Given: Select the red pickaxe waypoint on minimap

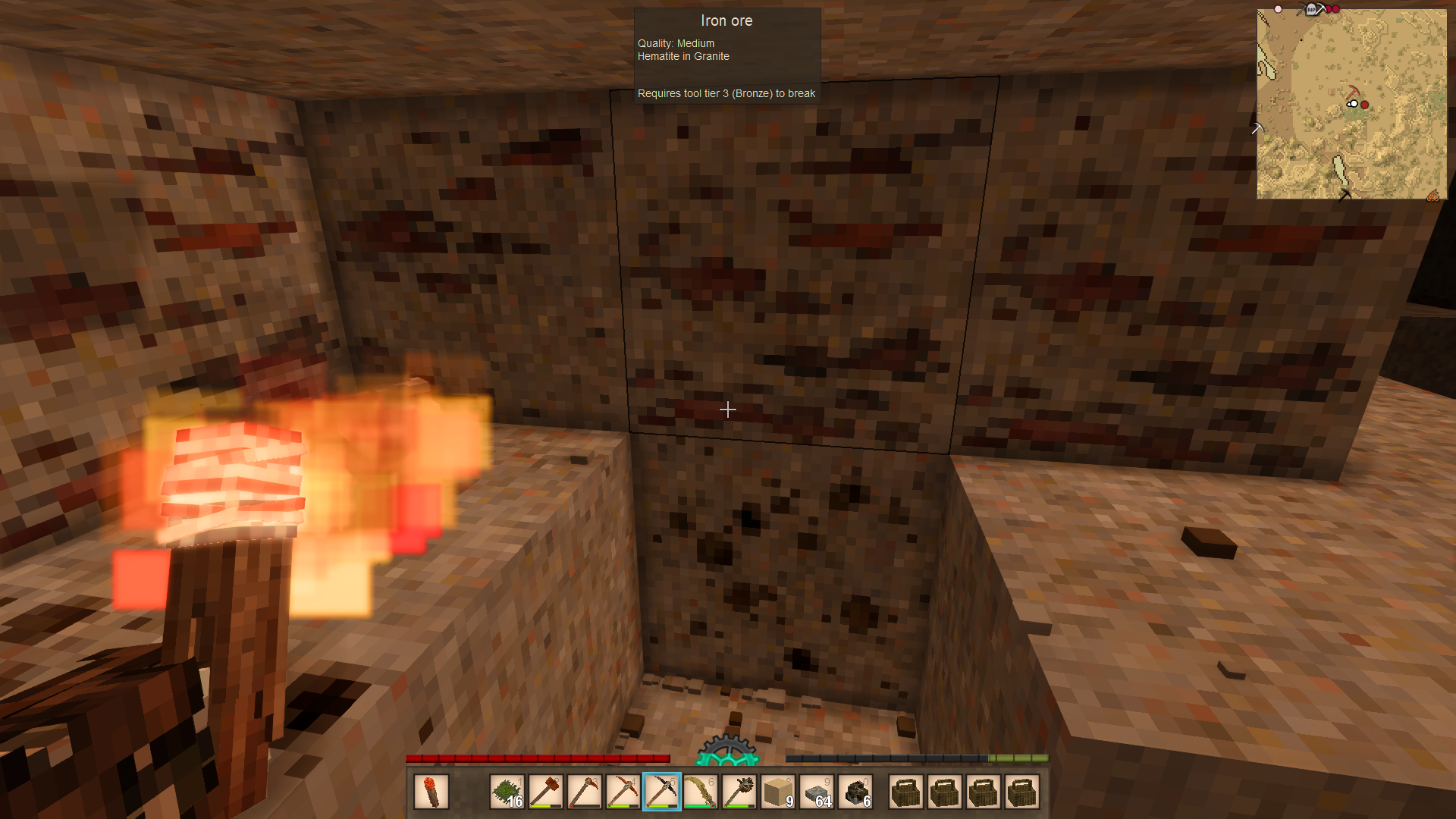Looking at the screenshot, I should coord(1352,93).
